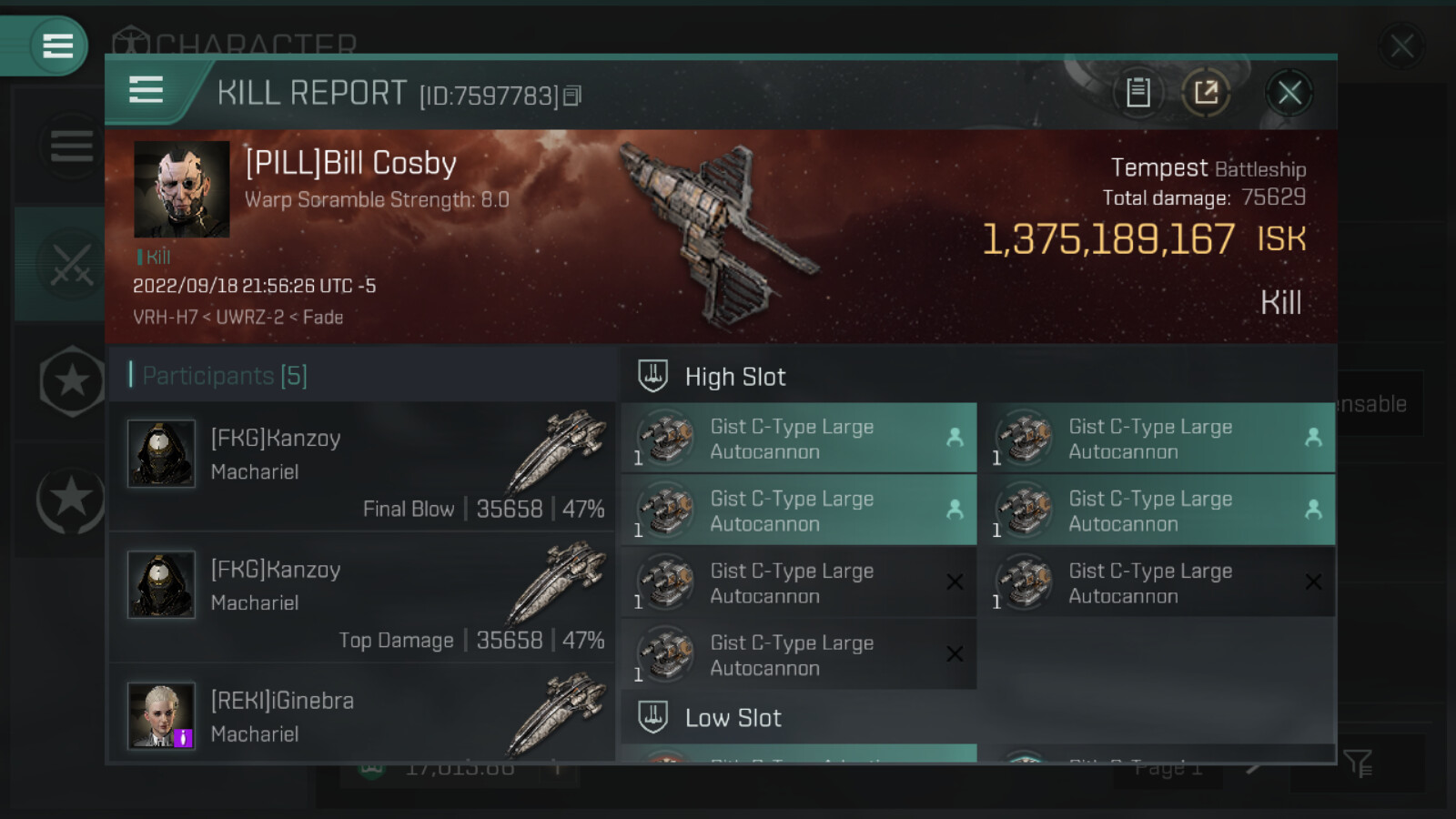Open the filter funnel icon
The image size is (1456, 819).
point(1357,763)
